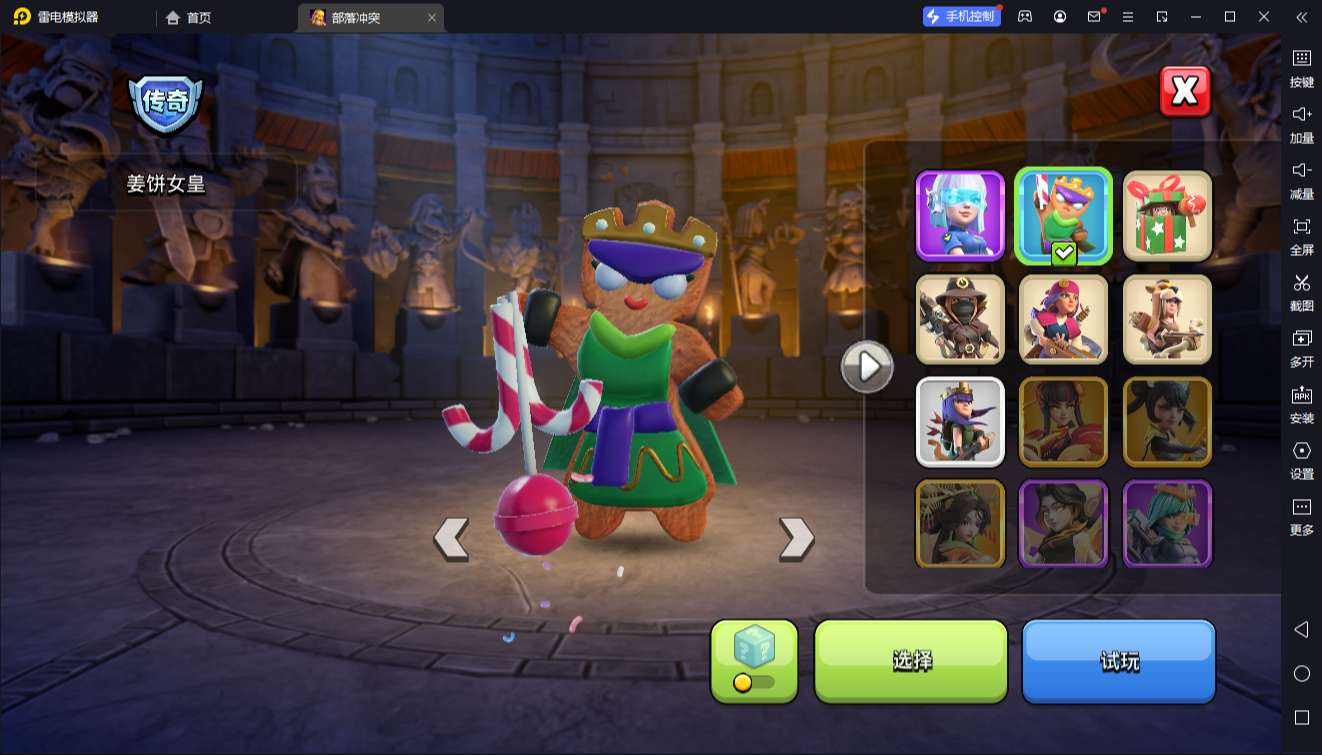Show the next skin with right arrow

coord(796,539)
